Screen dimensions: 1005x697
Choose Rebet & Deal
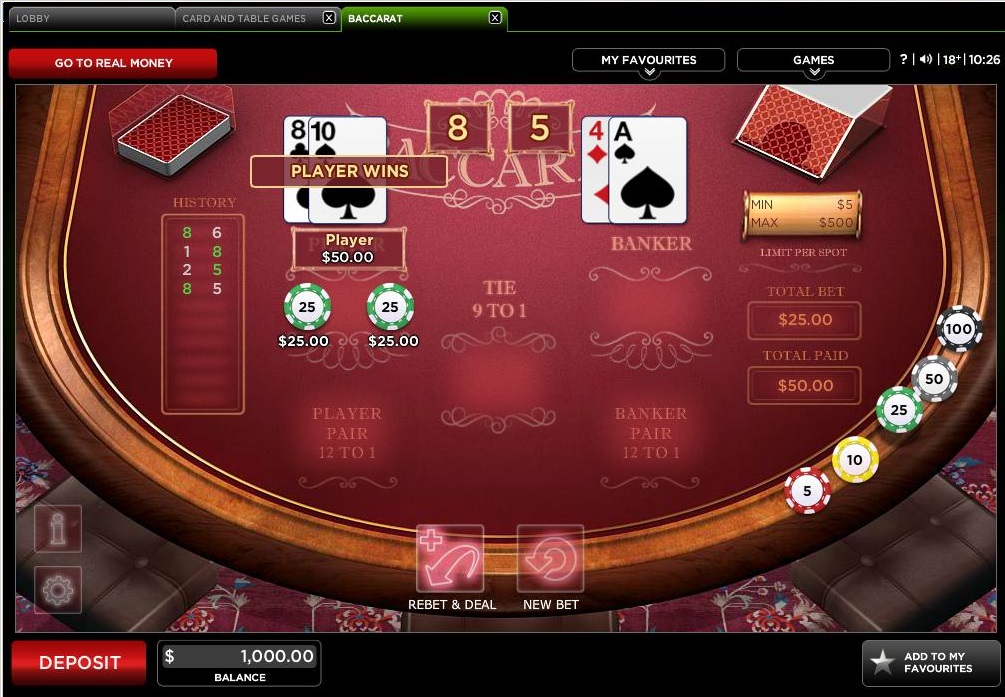click(451, 560)
